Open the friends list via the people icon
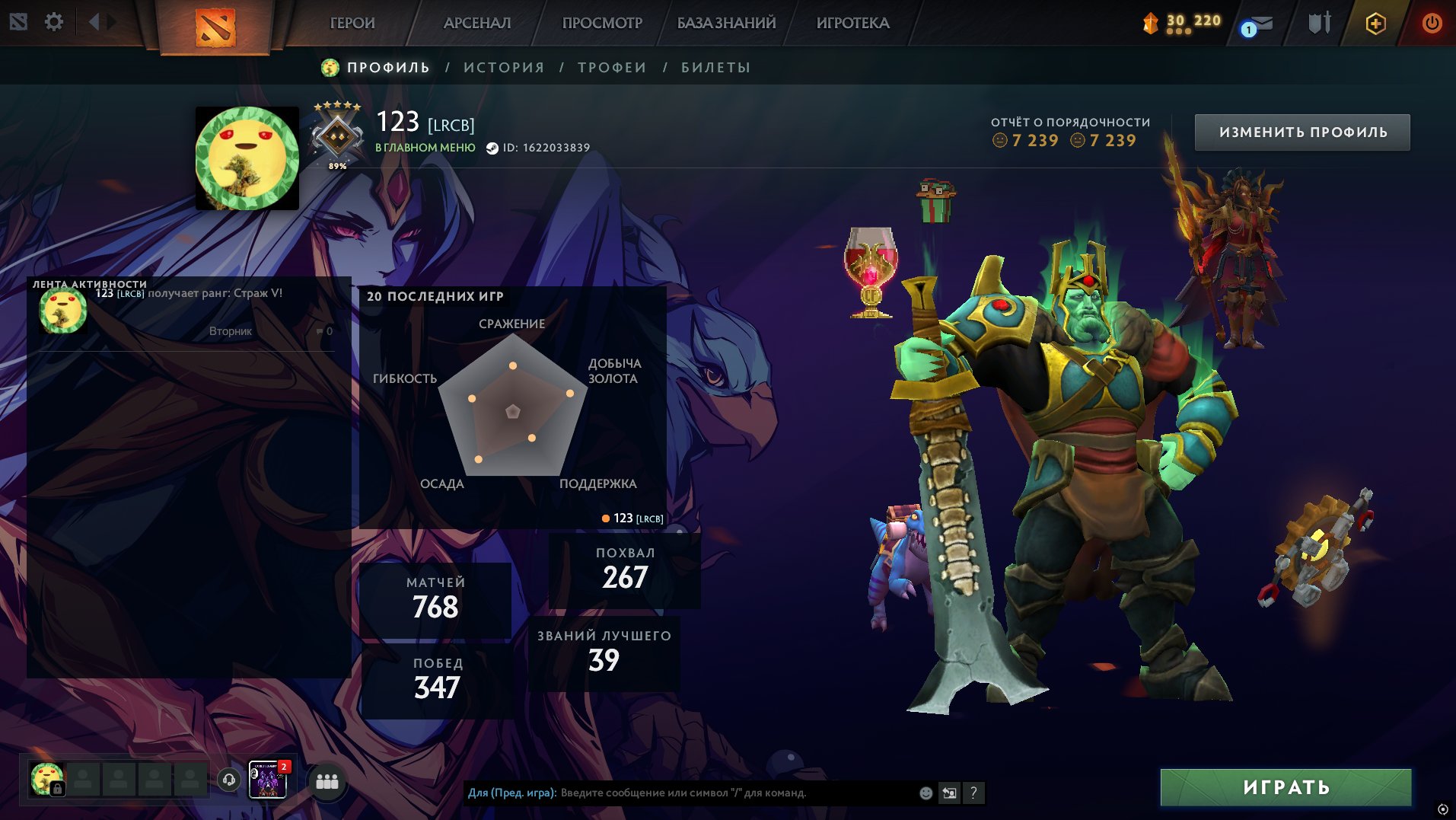Viewport: 1456px width, 820px height. pyautogui.click(x=326, y=780)
